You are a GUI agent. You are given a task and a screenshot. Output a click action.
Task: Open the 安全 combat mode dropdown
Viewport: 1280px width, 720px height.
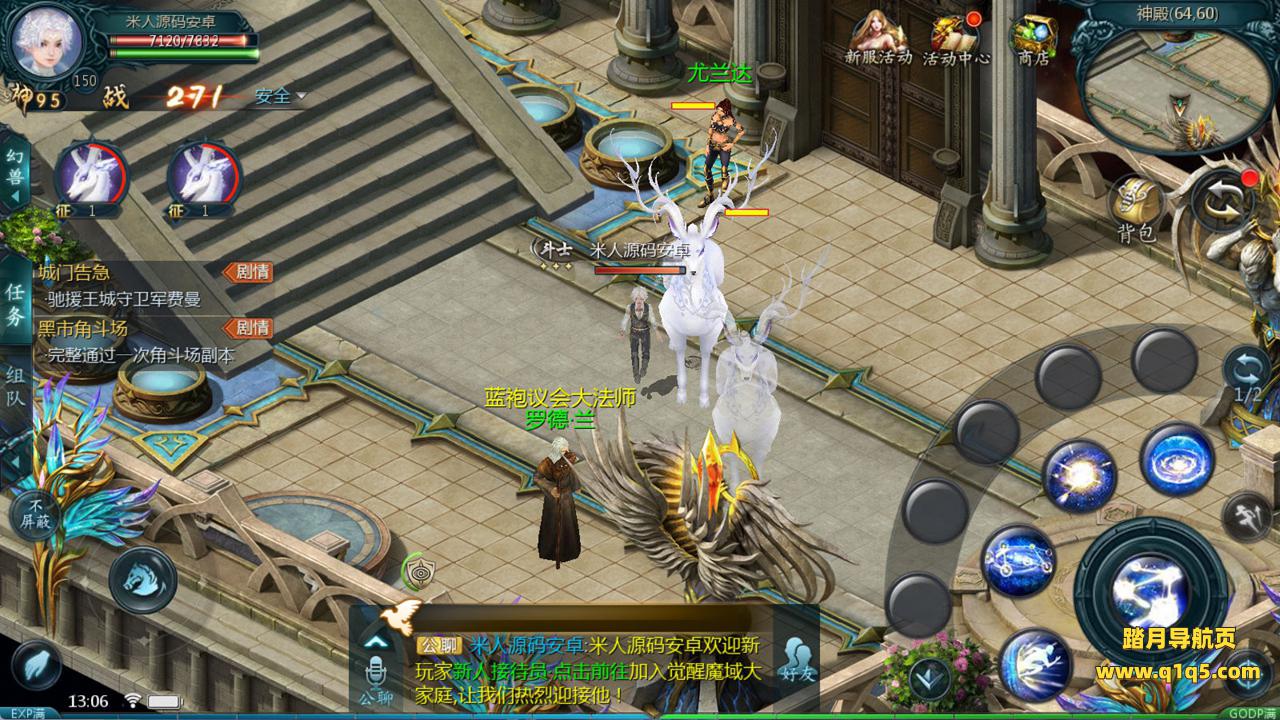pos(280,97)
